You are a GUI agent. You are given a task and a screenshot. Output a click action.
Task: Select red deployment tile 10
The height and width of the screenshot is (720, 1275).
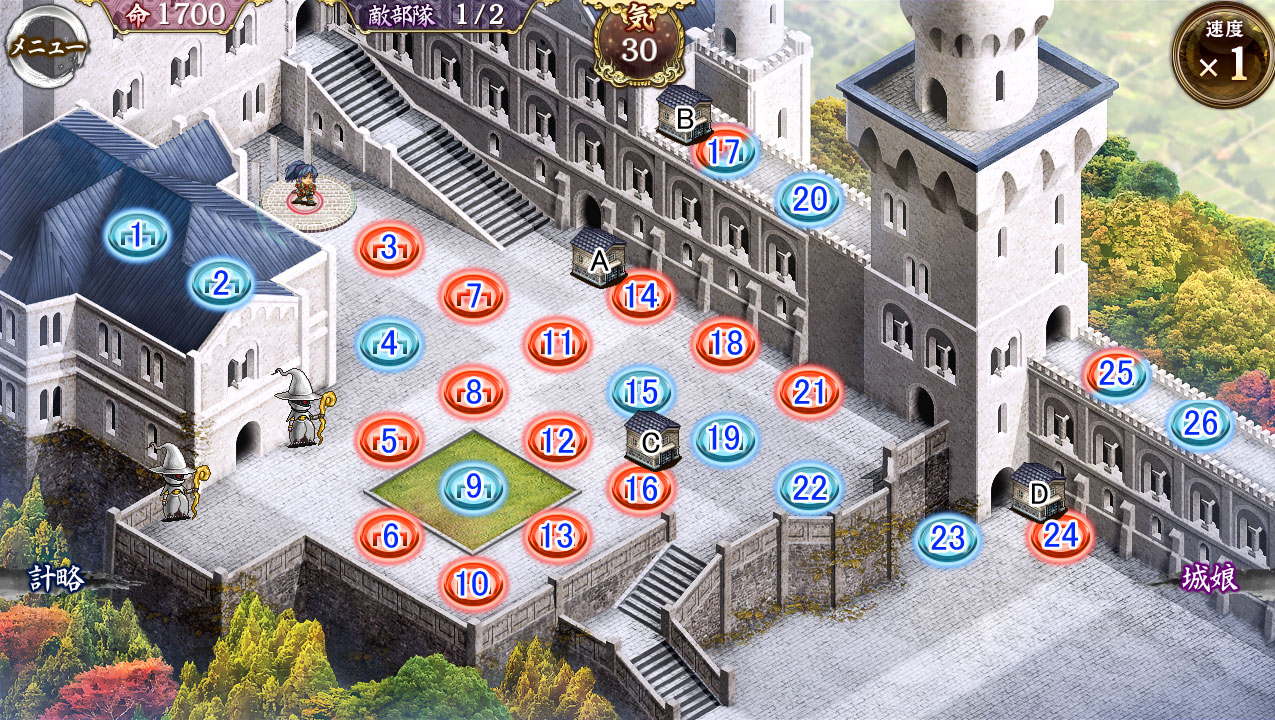474,583
